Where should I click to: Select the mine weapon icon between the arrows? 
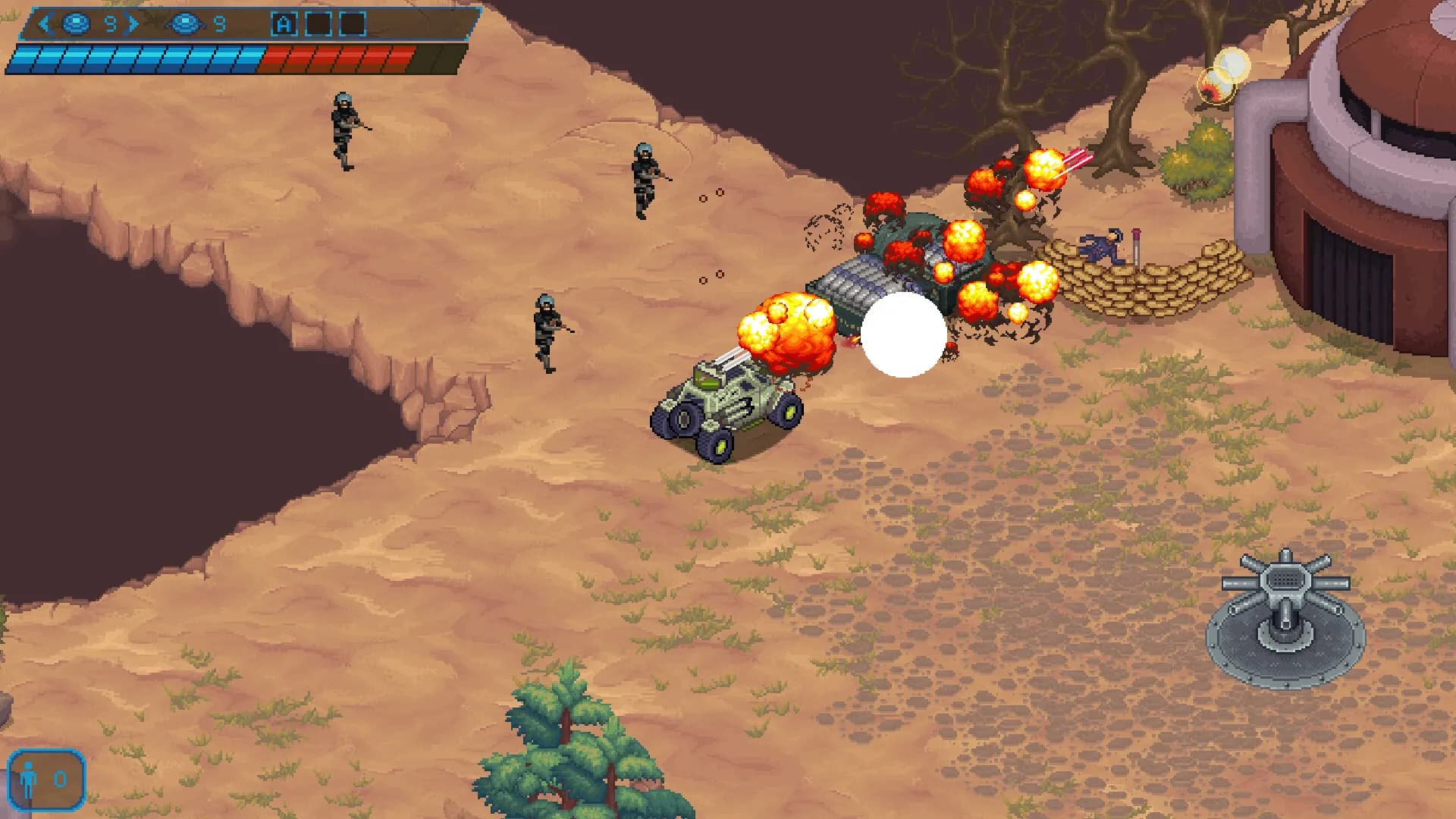(76, 25)
